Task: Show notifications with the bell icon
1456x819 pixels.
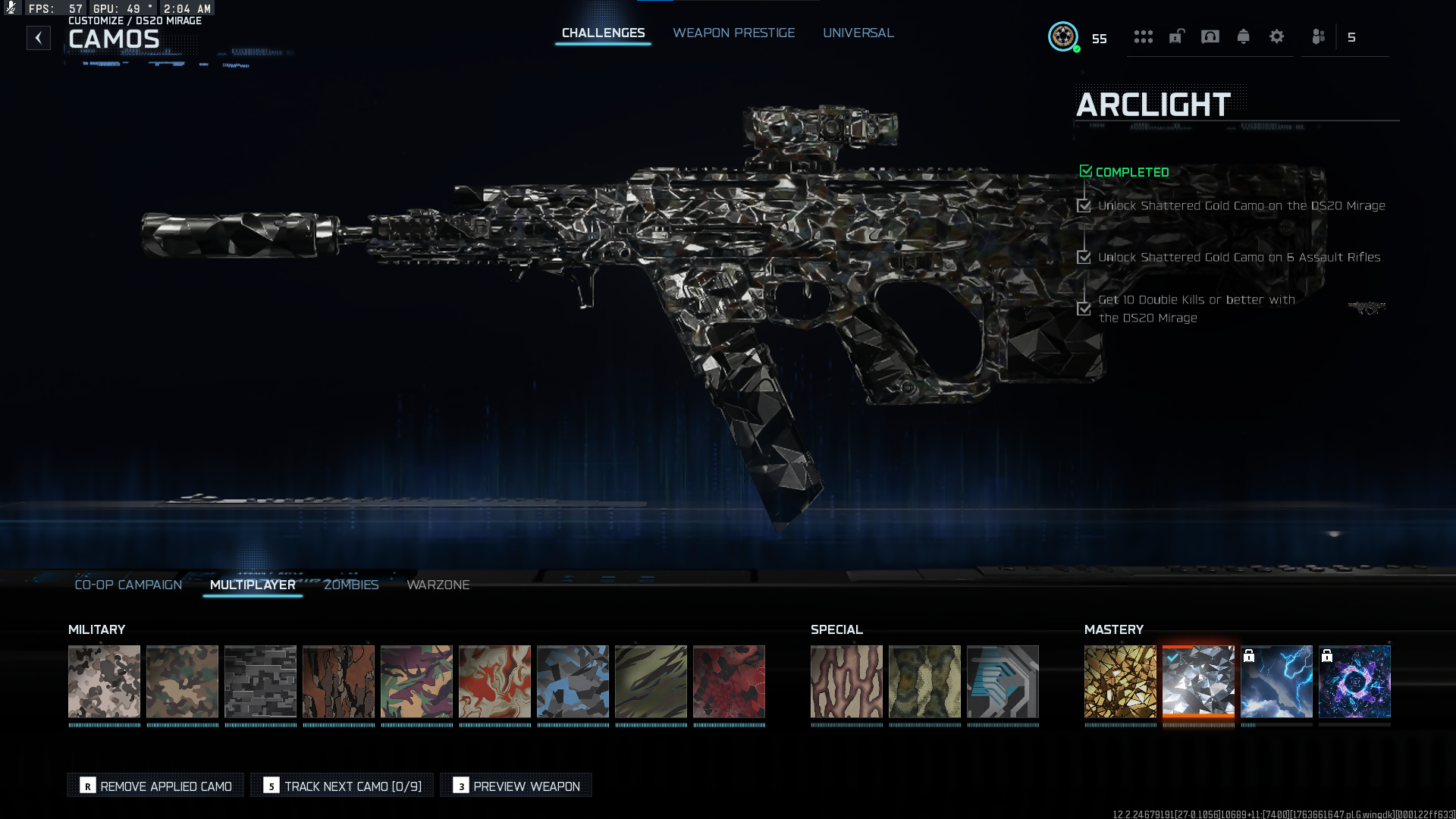Action: 1243,36
